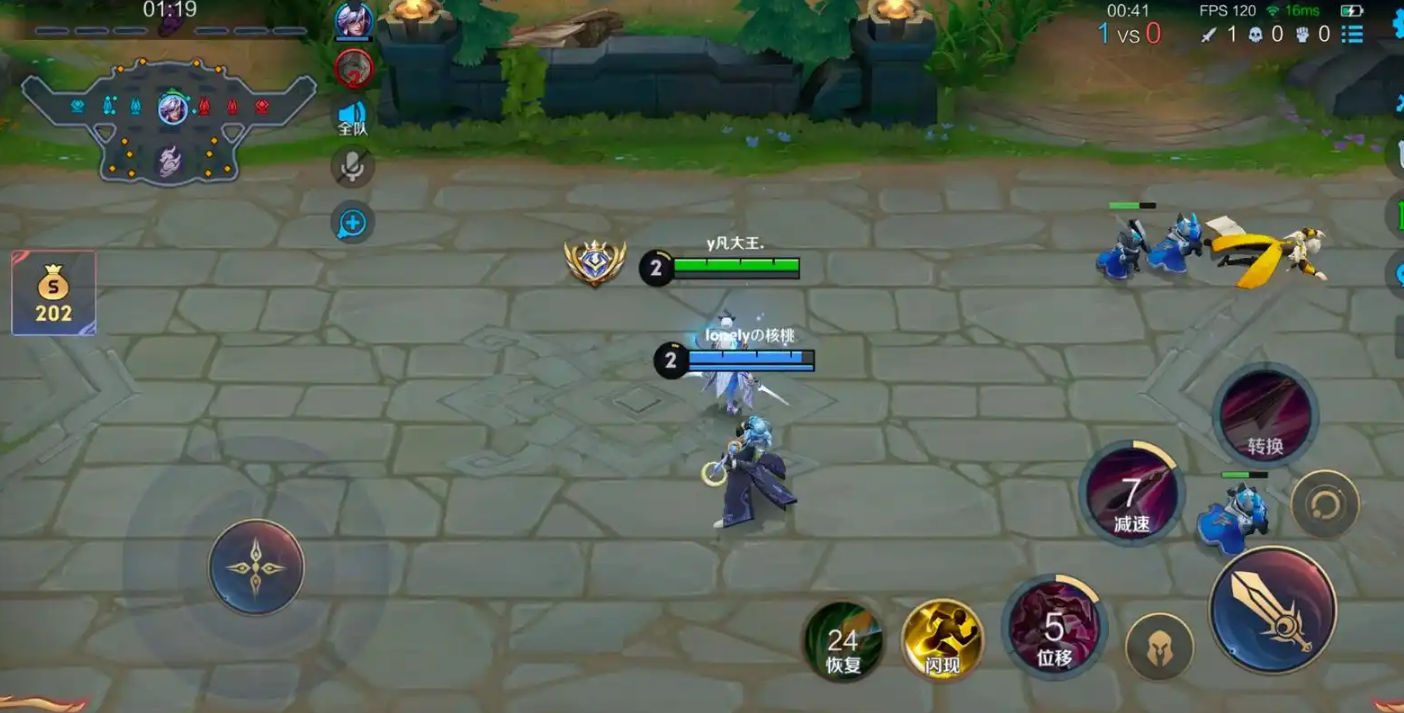Open settings with the blue gear icon

pyautogui.click(x=1398, y=24)
